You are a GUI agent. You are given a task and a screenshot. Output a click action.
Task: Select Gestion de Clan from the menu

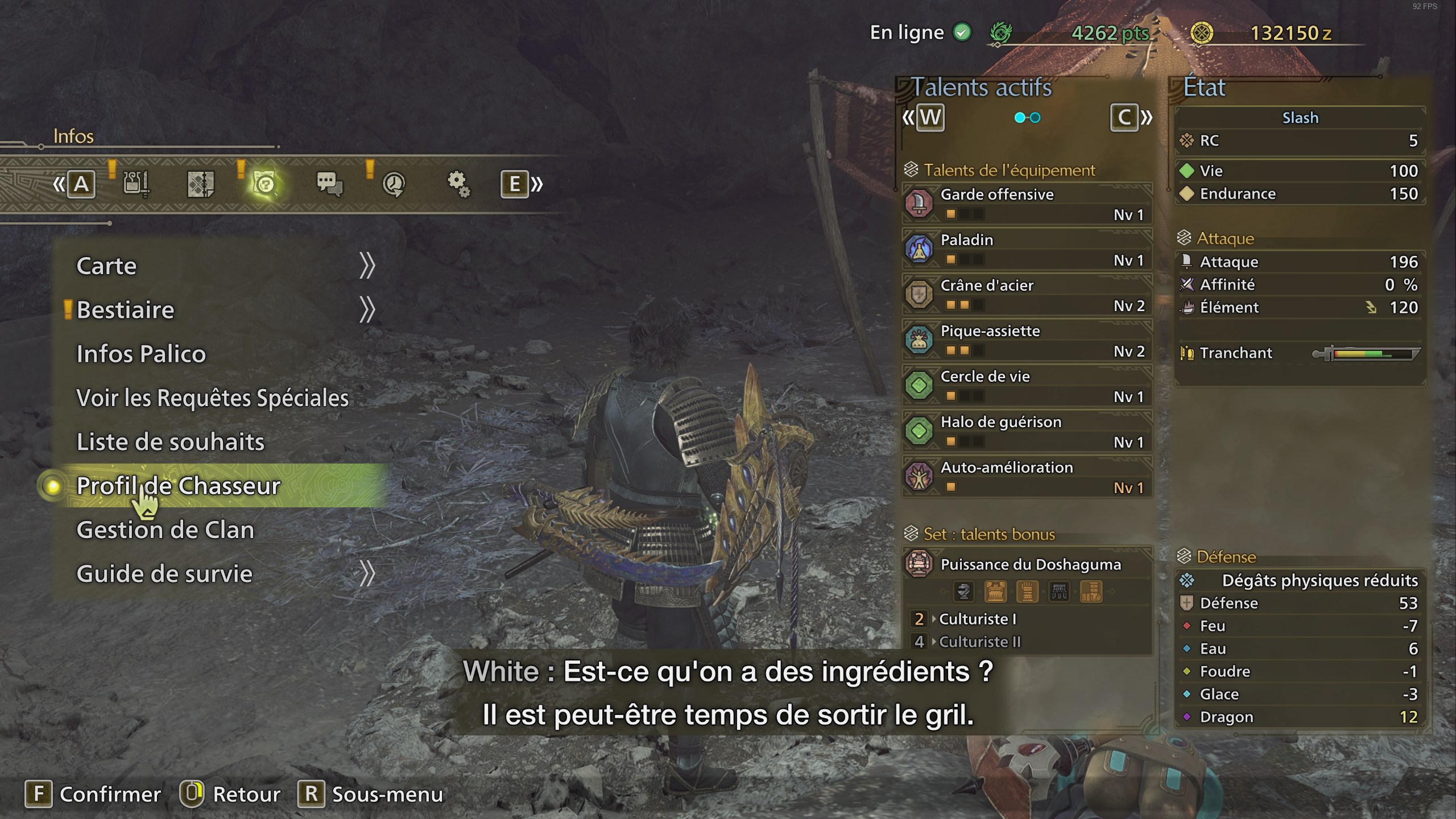click(167, 530)
